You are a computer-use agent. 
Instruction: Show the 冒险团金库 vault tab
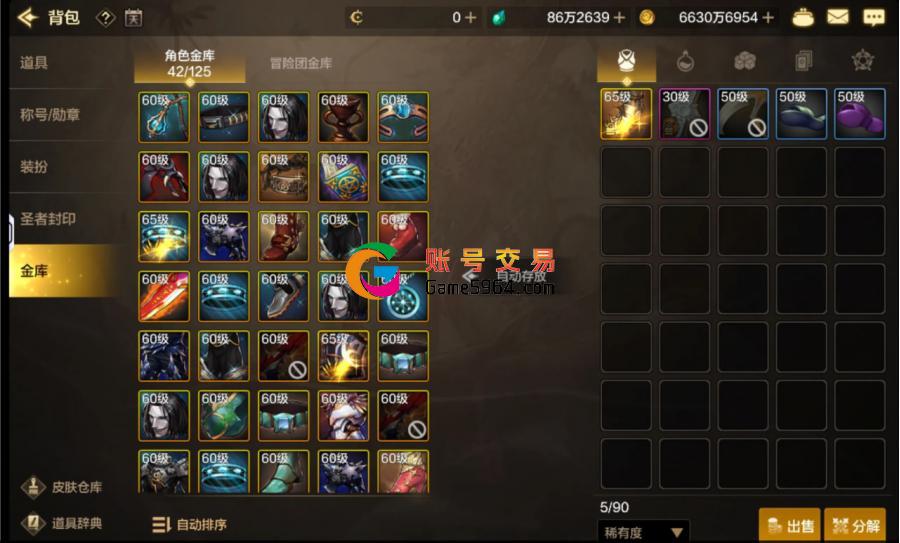point(301,63)
